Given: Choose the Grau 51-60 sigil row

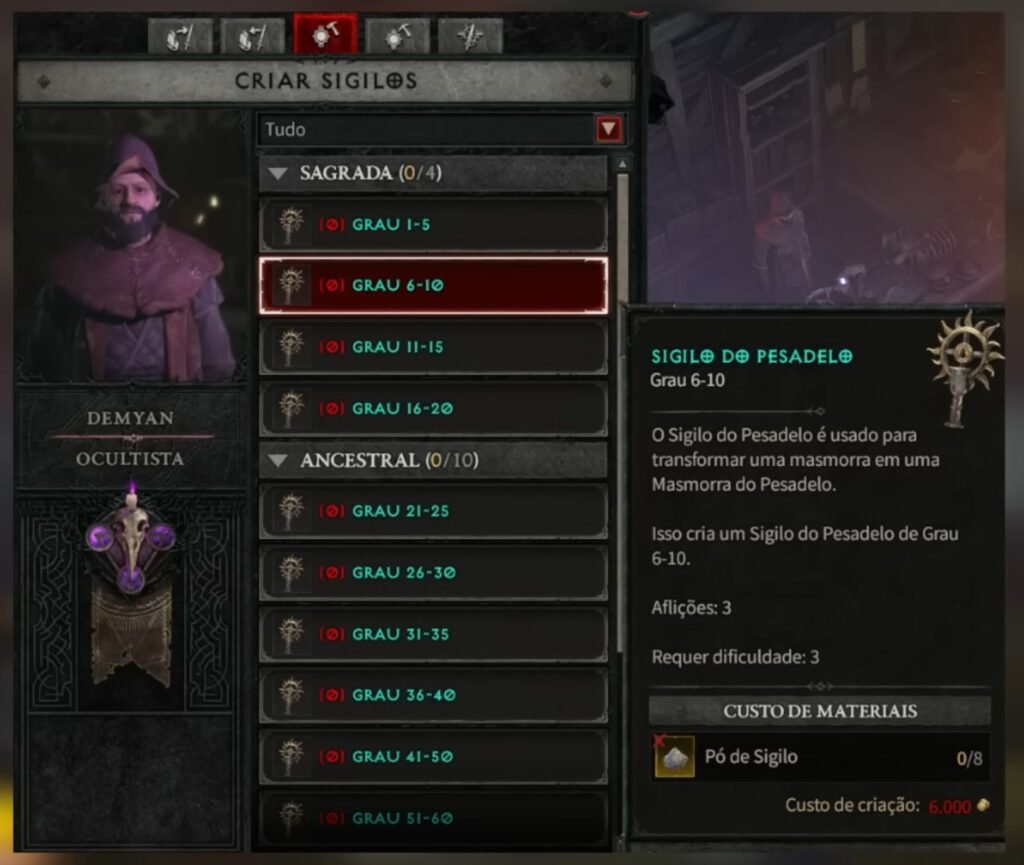Looking at the screenshot, I should click(x=433, y=818).
